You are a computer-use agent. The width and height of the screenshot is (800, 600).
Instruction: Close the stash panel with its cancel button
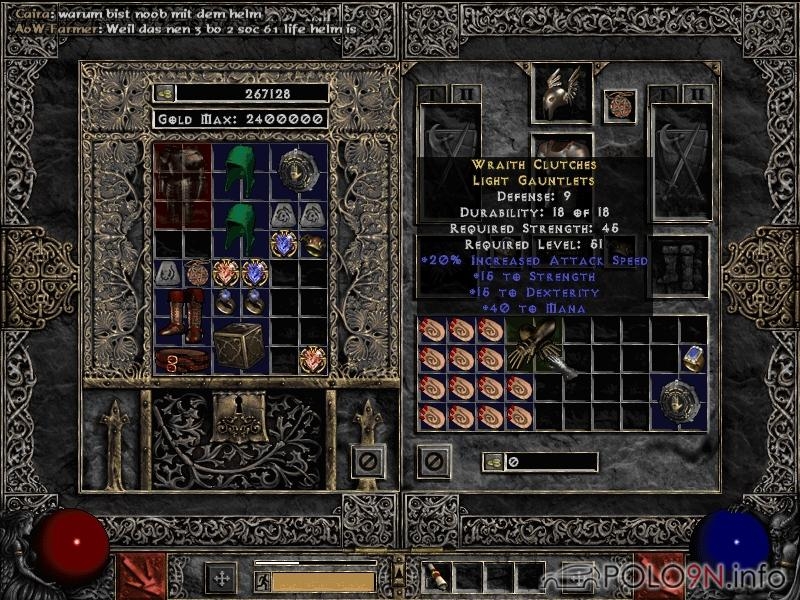(x=368, y=461)
